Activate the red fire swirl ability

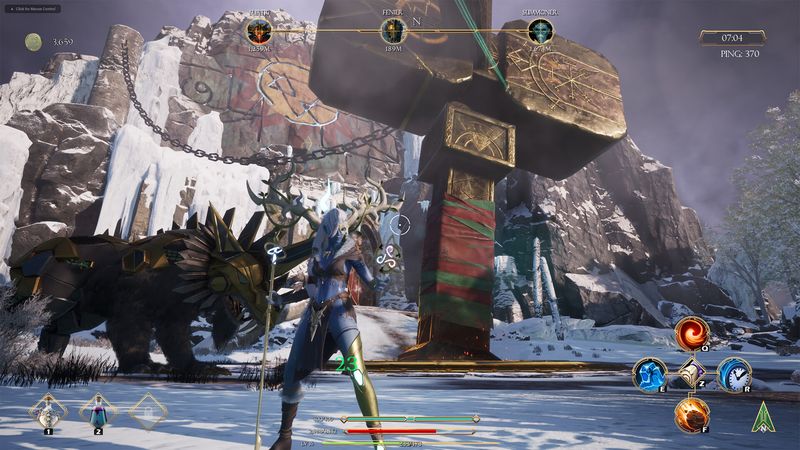691,335
